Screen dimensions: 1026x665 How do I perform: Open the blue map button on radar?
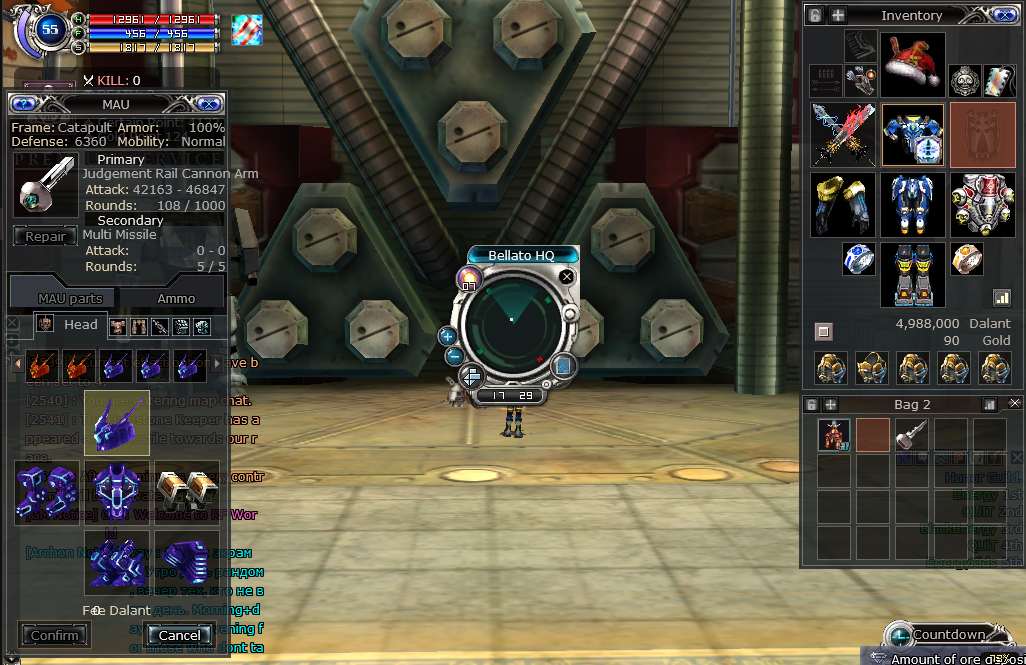point(561,366)
